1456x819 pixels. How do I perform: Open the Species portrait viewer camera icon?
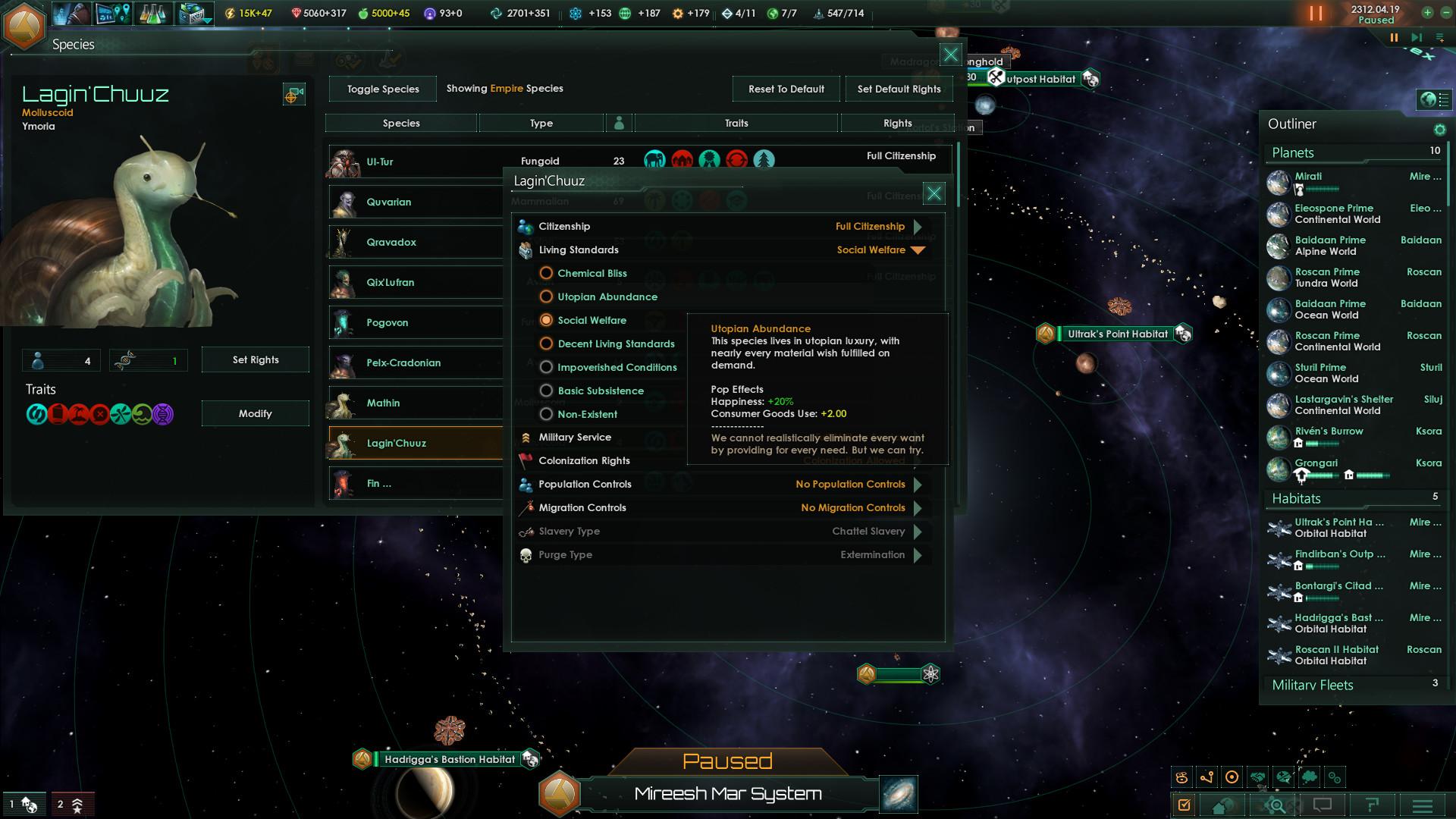294,94
